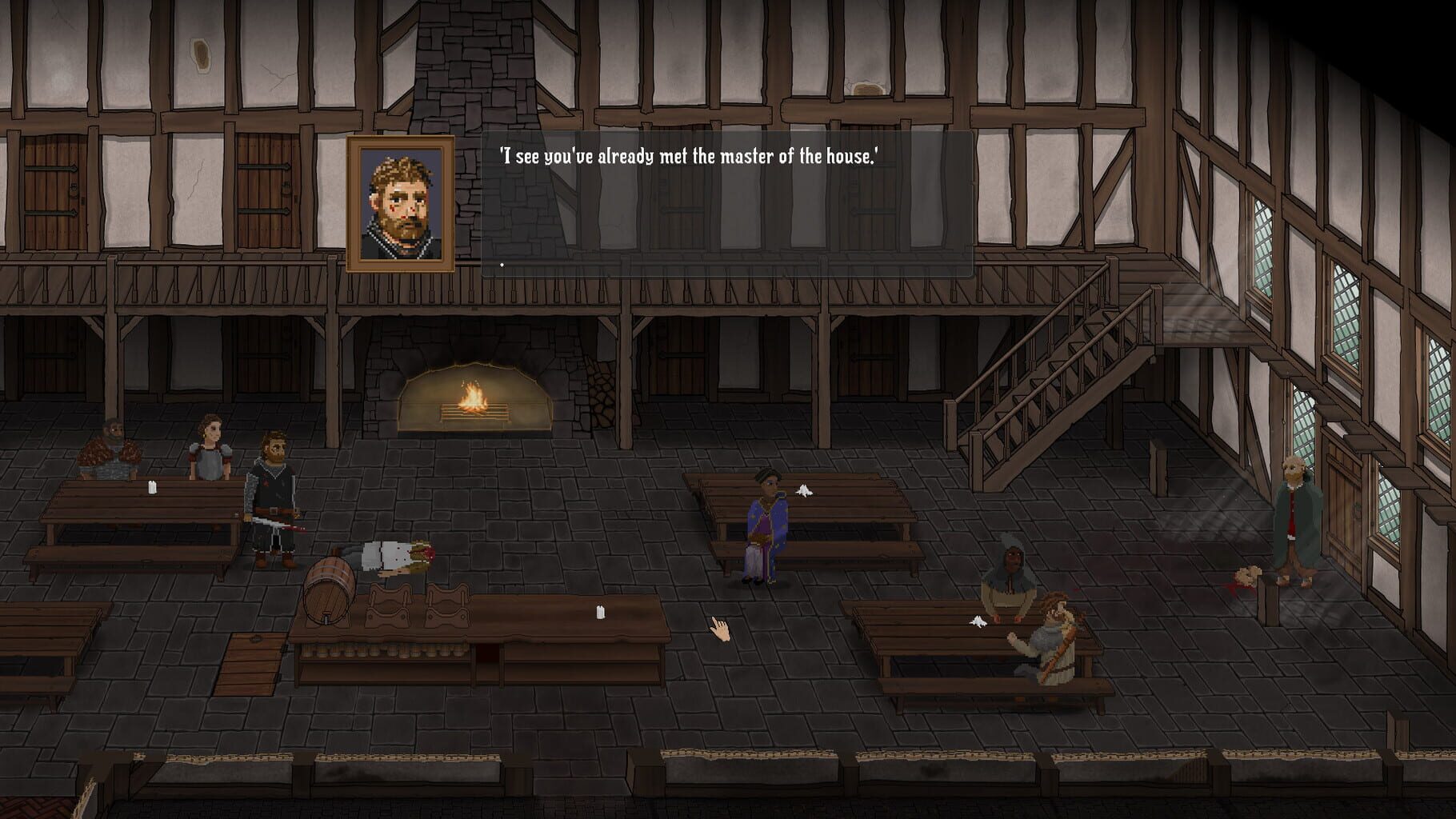Click the right-side entrance door handle

coord(1357,509)
